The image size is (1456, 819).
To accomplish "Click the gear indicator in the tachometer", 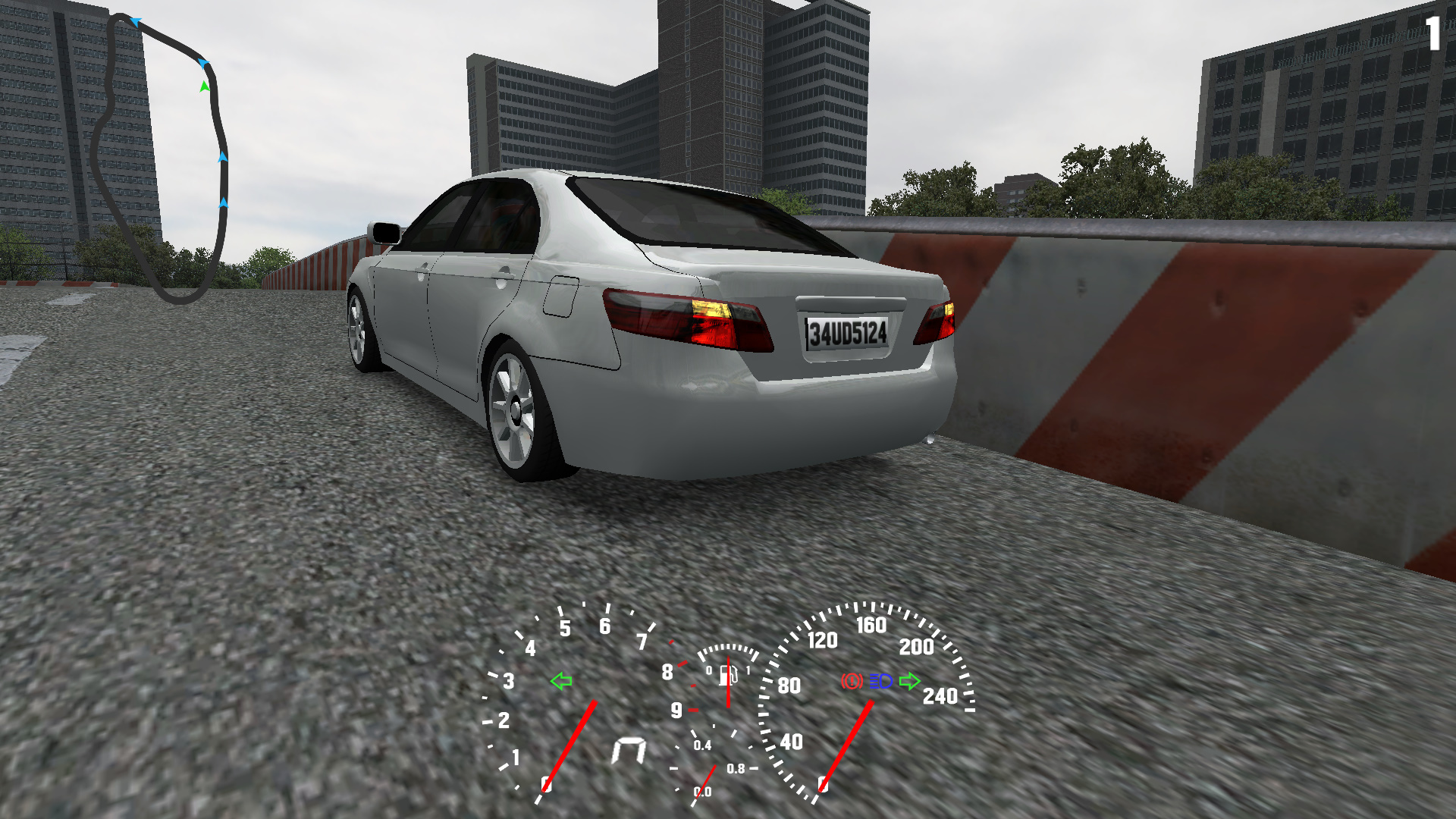I will (x=629, y=750).
